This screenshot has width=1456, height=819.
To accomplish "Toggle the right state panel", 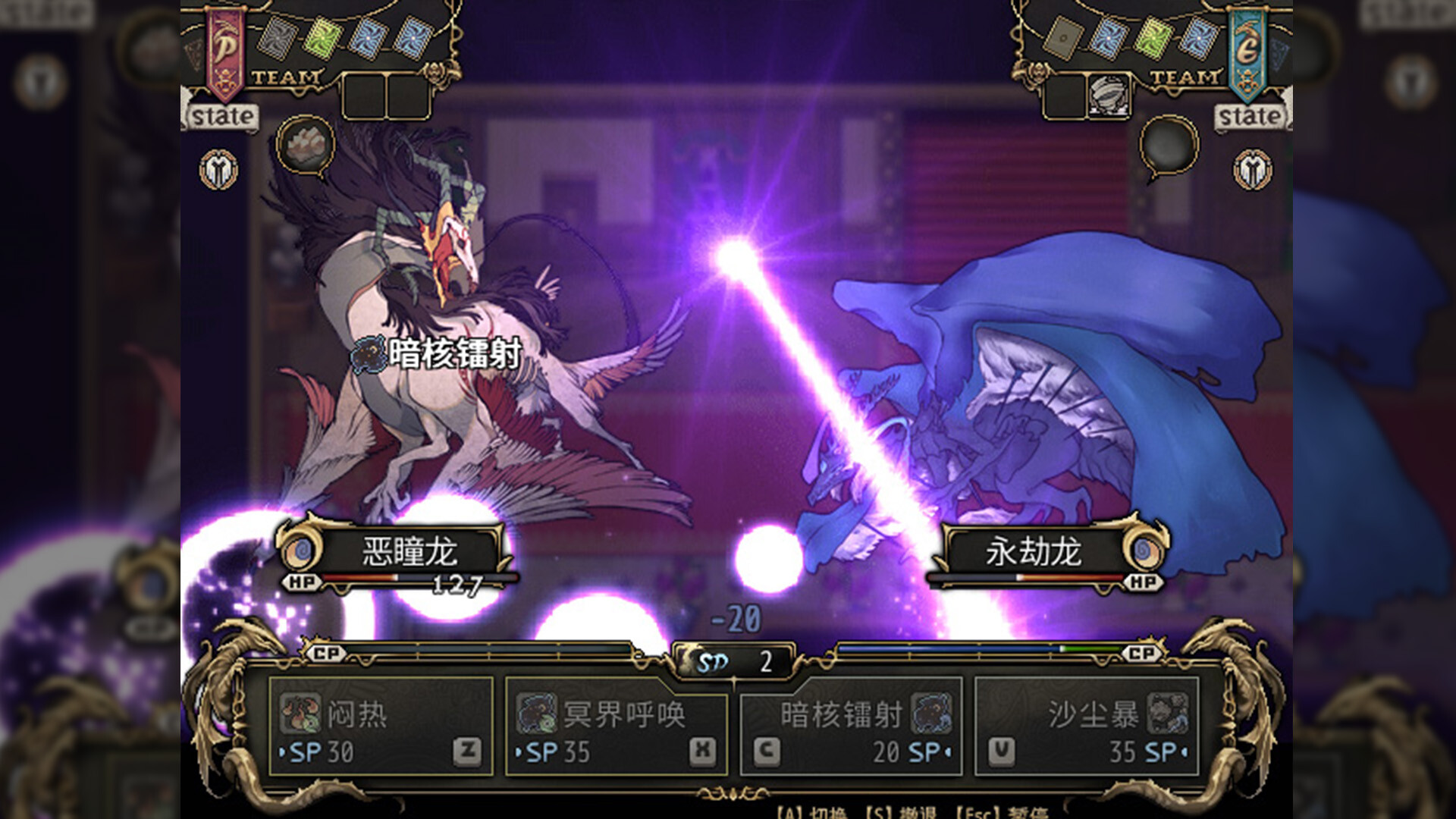I will 1253,115.
